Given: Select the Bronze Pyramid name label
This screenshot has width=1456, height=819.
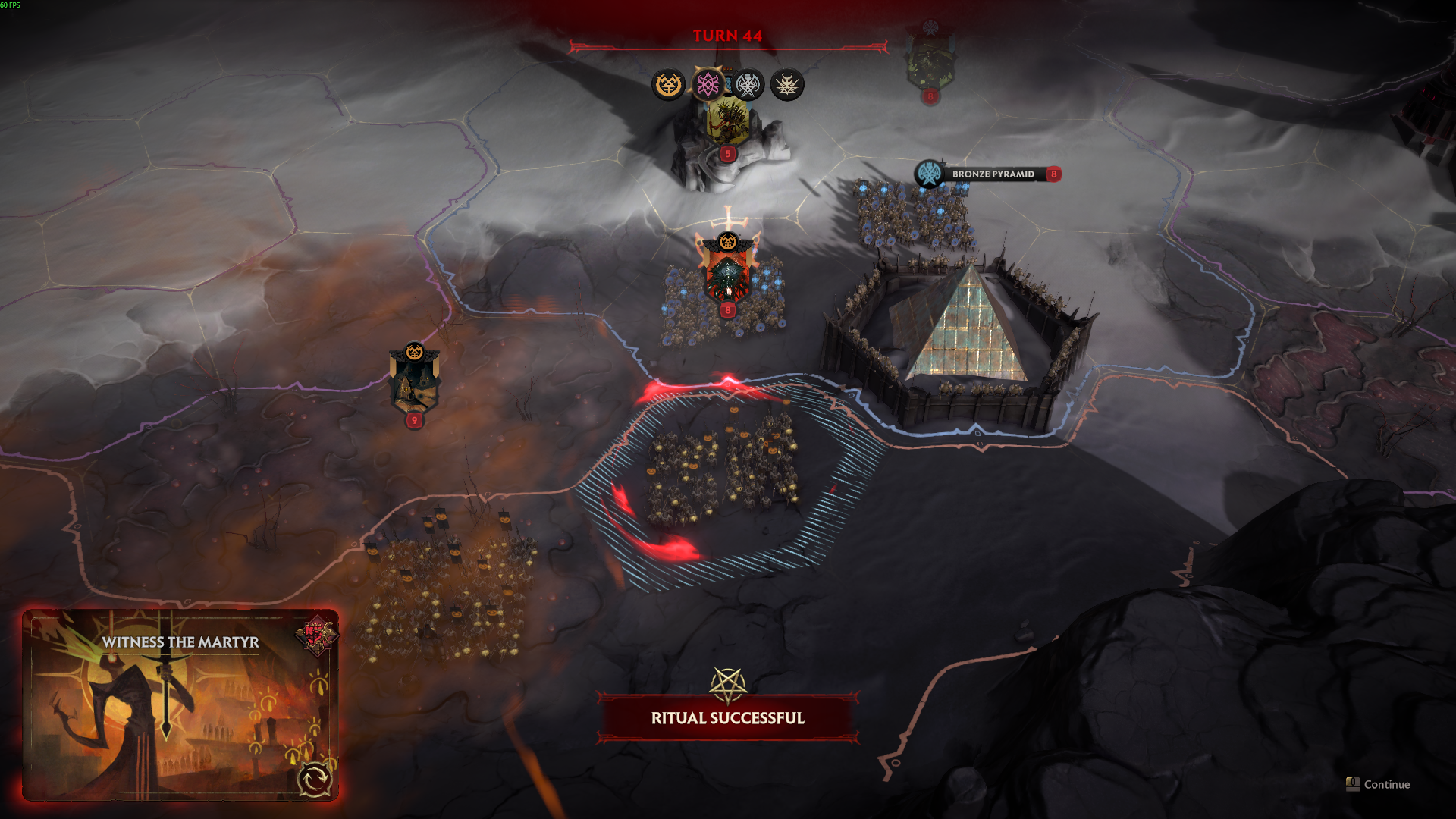Looking at the screenshot, I should click(x=992, y=174).
